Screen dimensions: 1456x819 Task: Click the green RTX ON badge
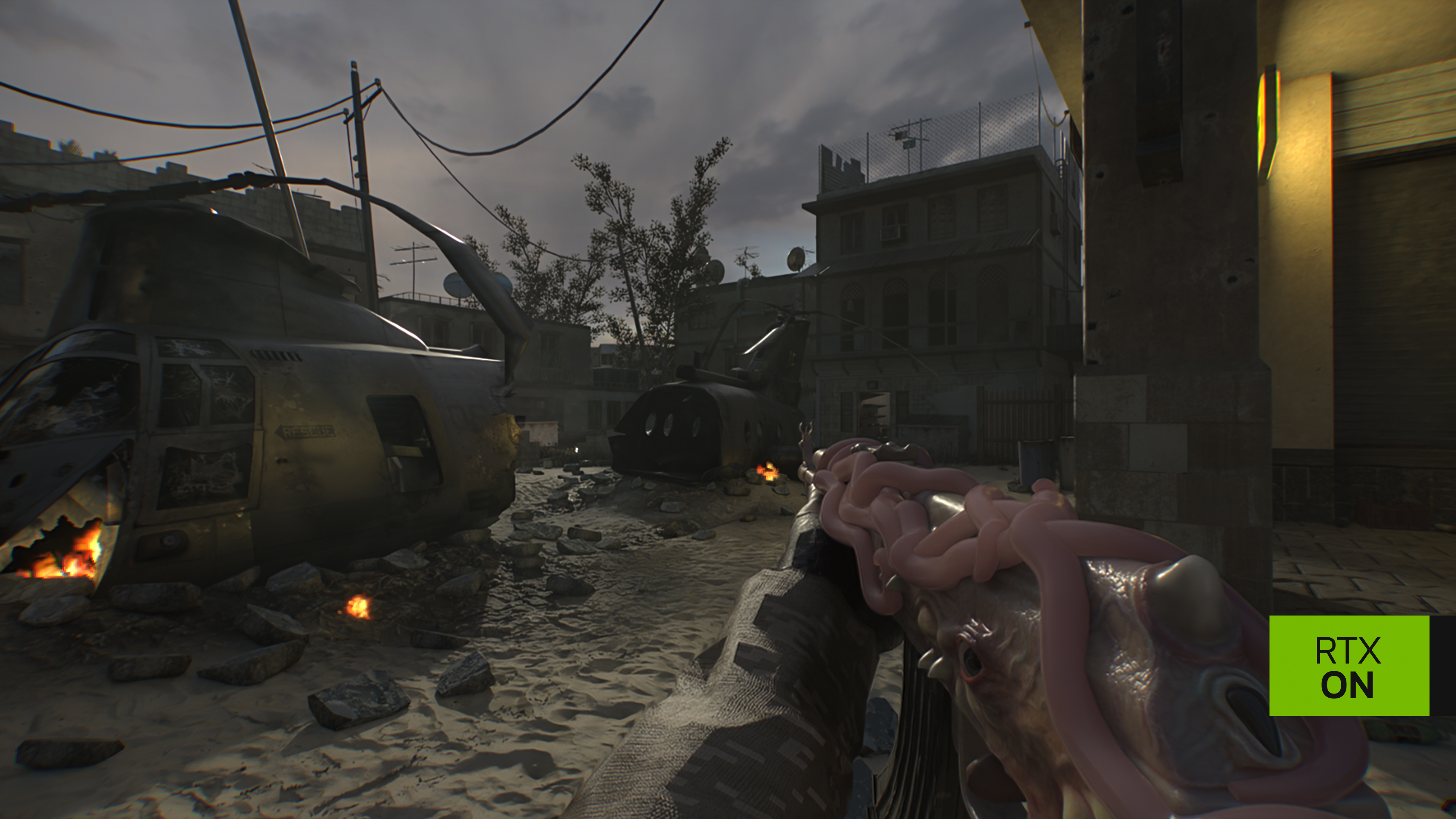point(1349,666)
